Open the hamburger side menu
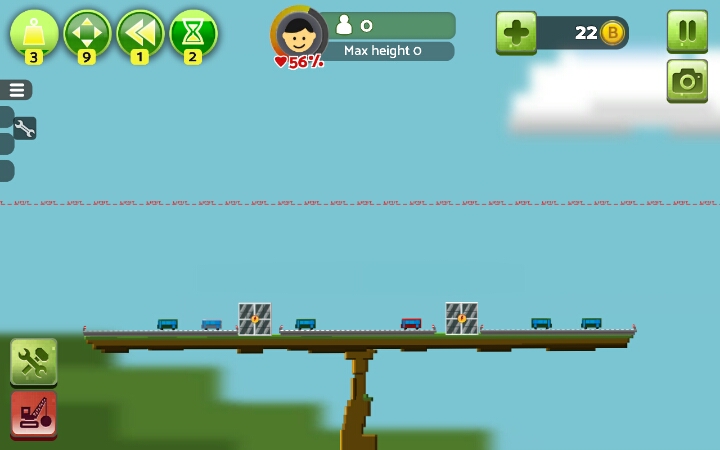Viewport: 720px width, 450px height. click(x=17, y=90)
